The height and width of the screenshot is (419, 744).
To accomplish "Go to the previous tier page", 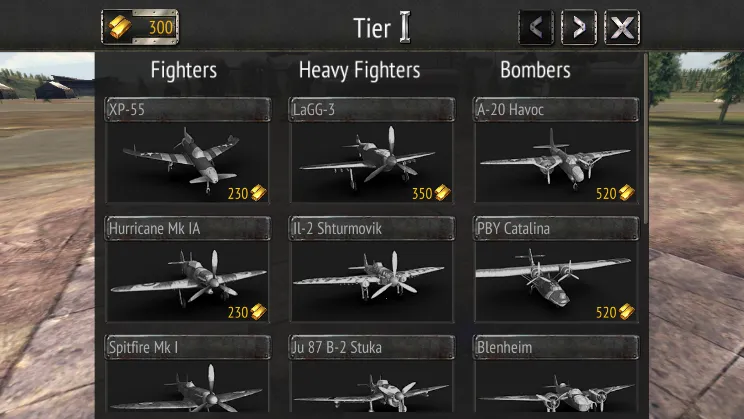I will 536,27.
